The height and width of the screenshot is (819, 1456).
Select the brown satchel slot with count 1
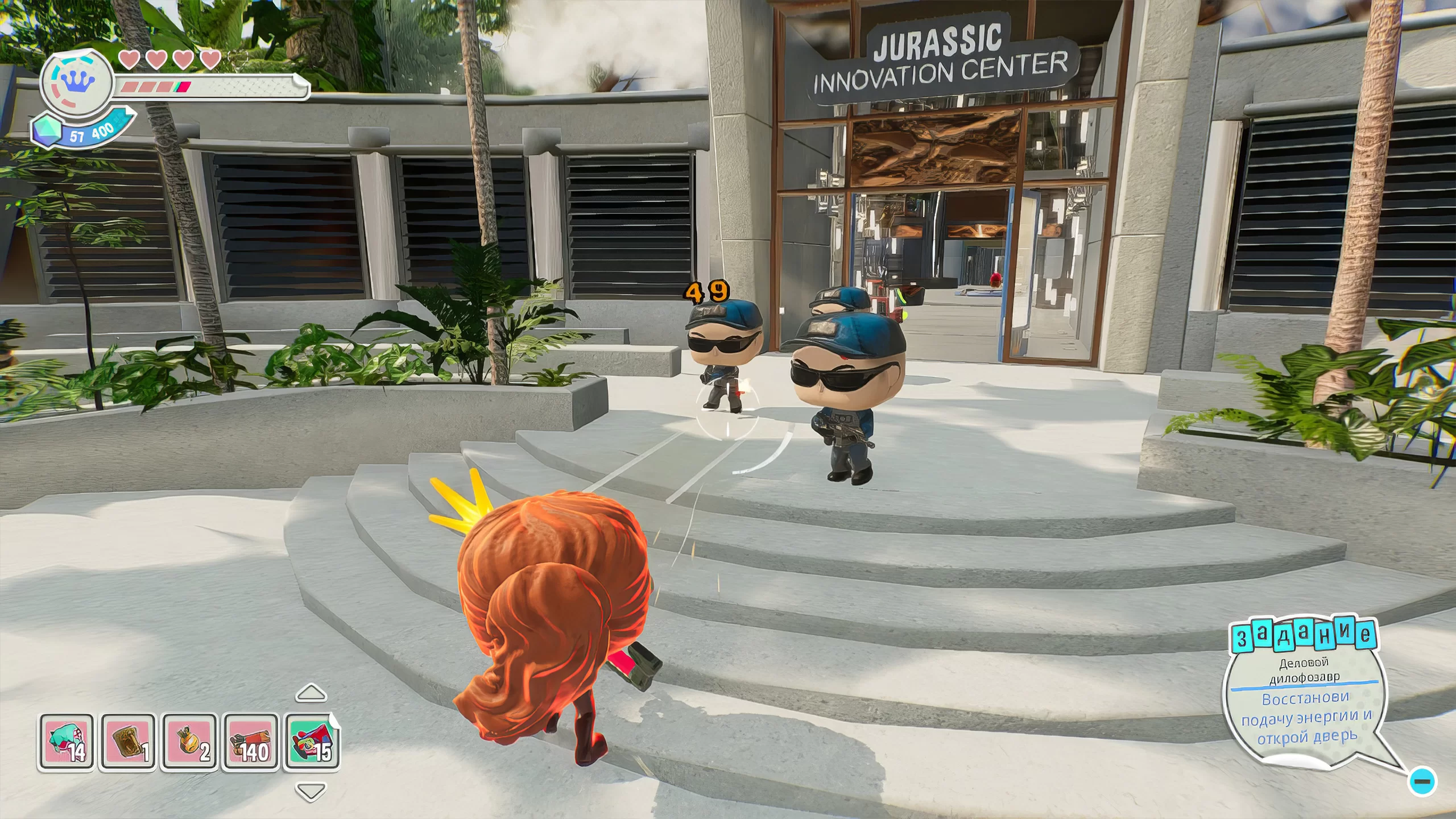(127, 742)
